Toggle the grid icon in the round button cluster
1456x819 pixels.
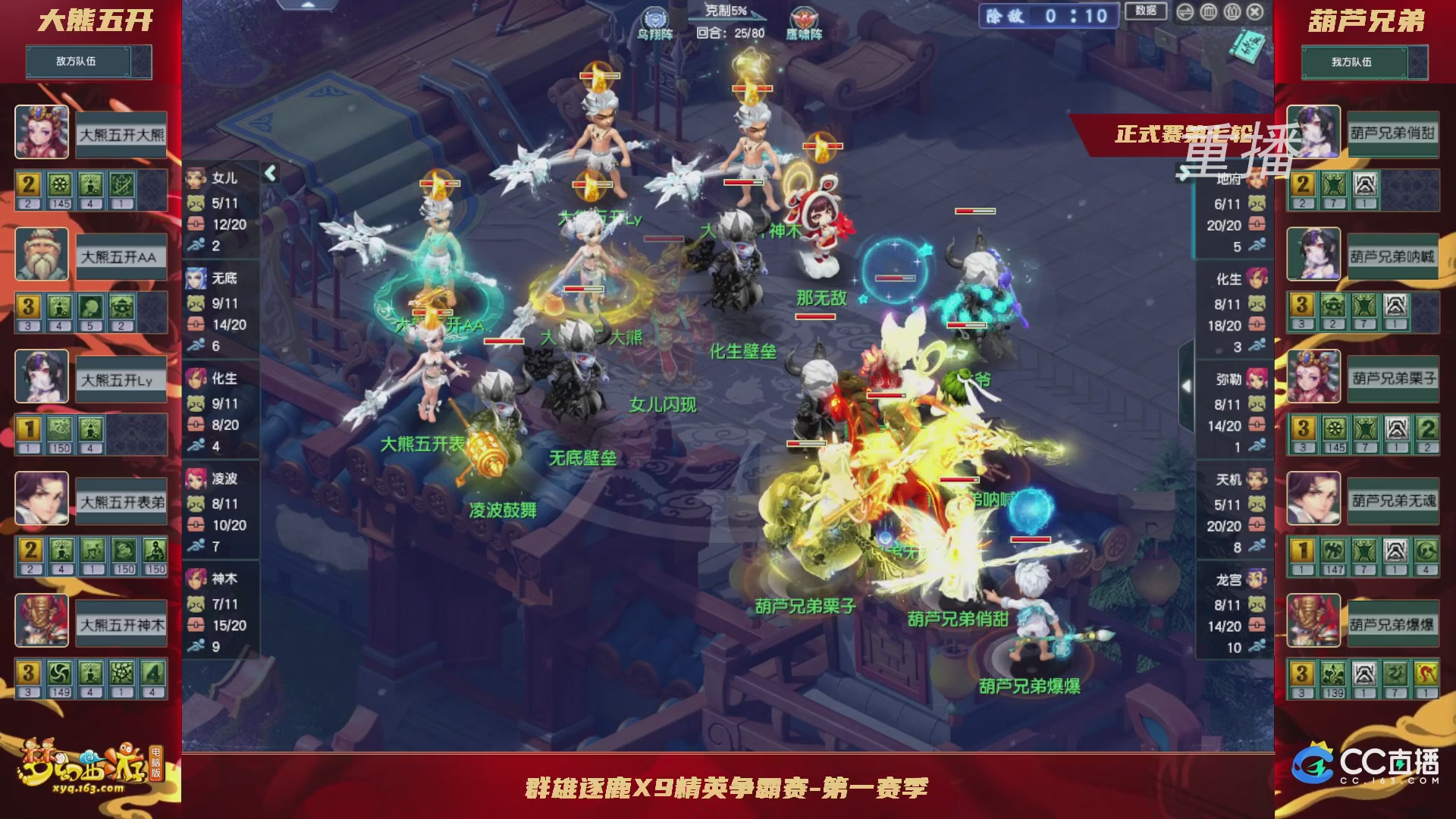[x=1208, y=12]
